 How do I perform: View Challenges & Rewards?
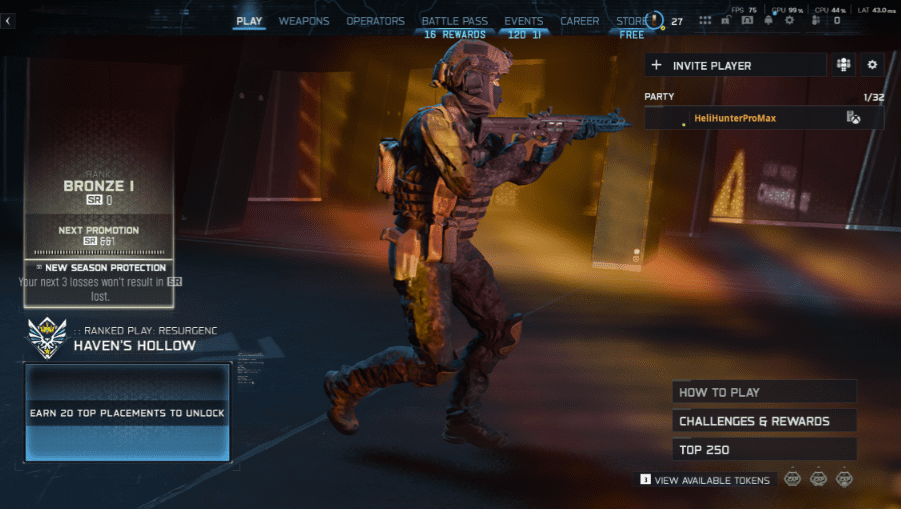click(765, 421)
